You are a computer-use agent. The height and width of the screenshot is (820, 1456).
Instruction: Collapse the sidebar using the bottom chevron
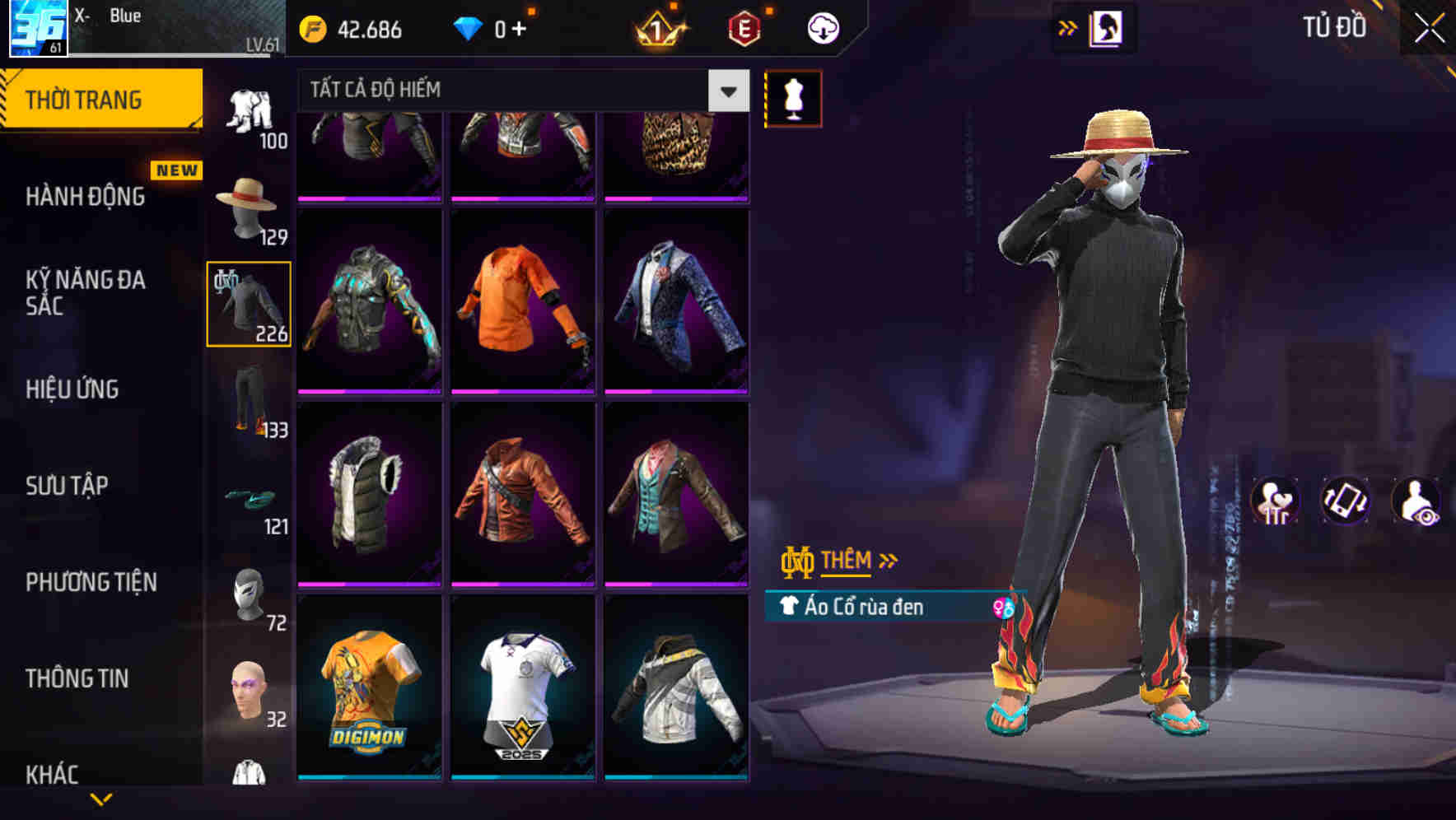[x=100, y=796]
